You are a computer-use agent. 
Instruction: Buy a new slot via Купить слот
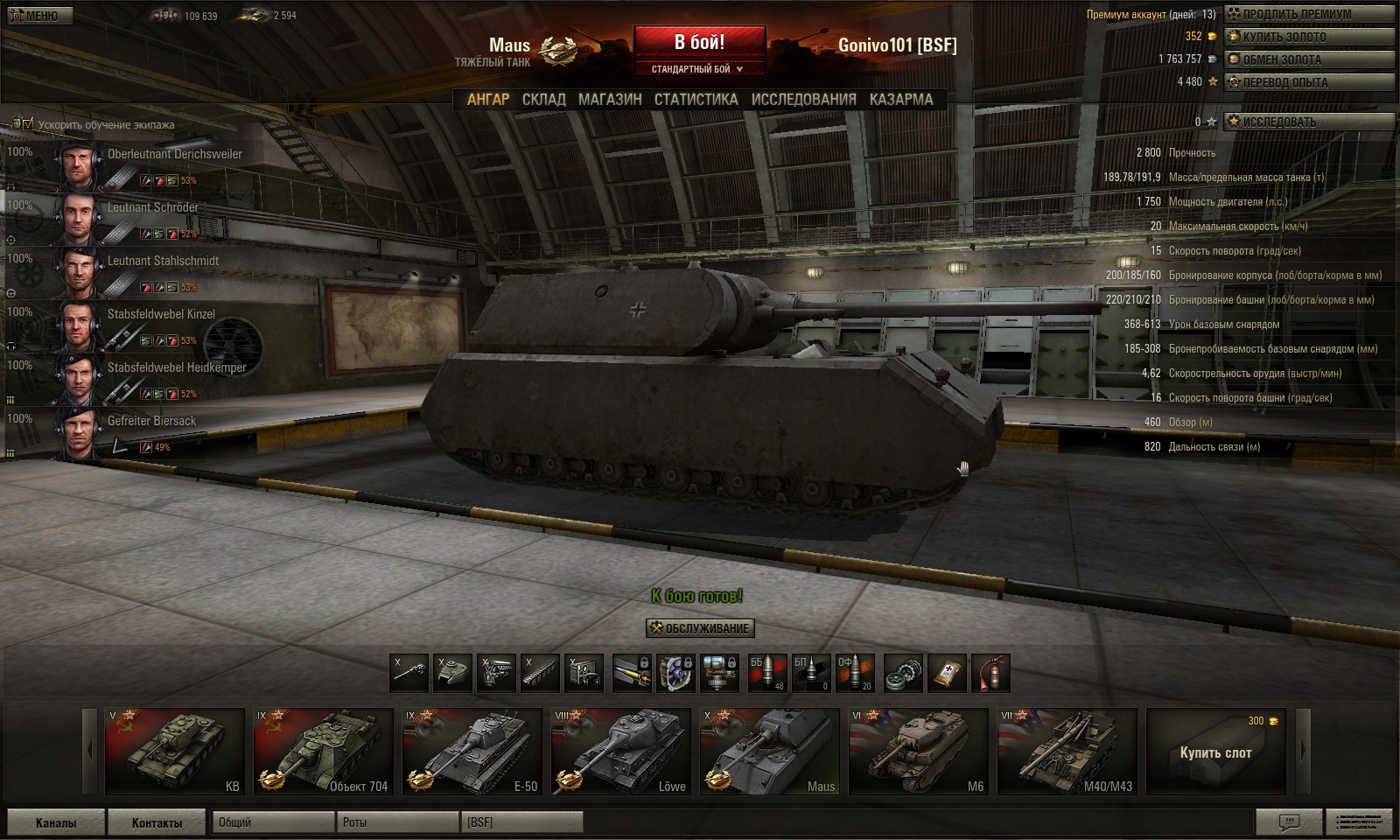coord(1215,752)
